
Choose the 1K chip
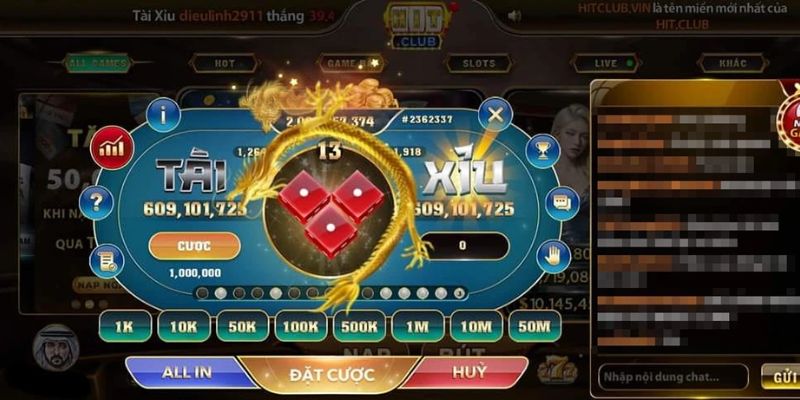point(125,325)
